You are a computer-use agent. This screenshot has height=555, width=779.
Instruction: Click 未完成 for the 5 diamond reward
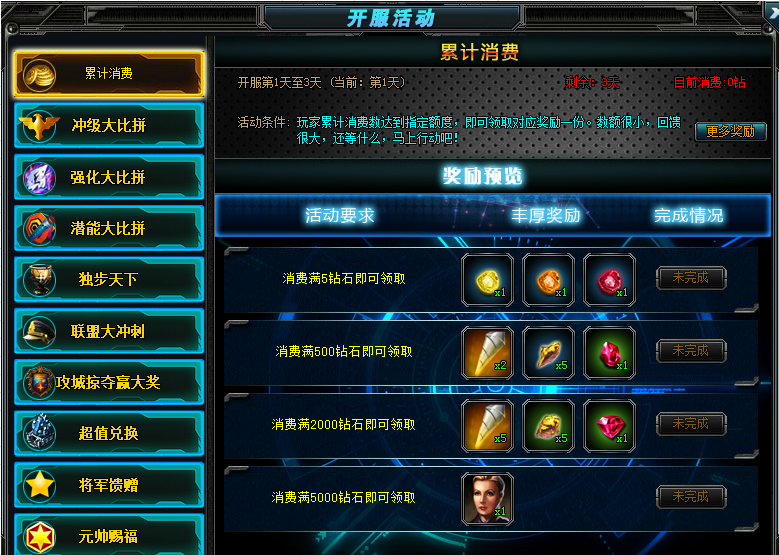click(x=691, y=278)
